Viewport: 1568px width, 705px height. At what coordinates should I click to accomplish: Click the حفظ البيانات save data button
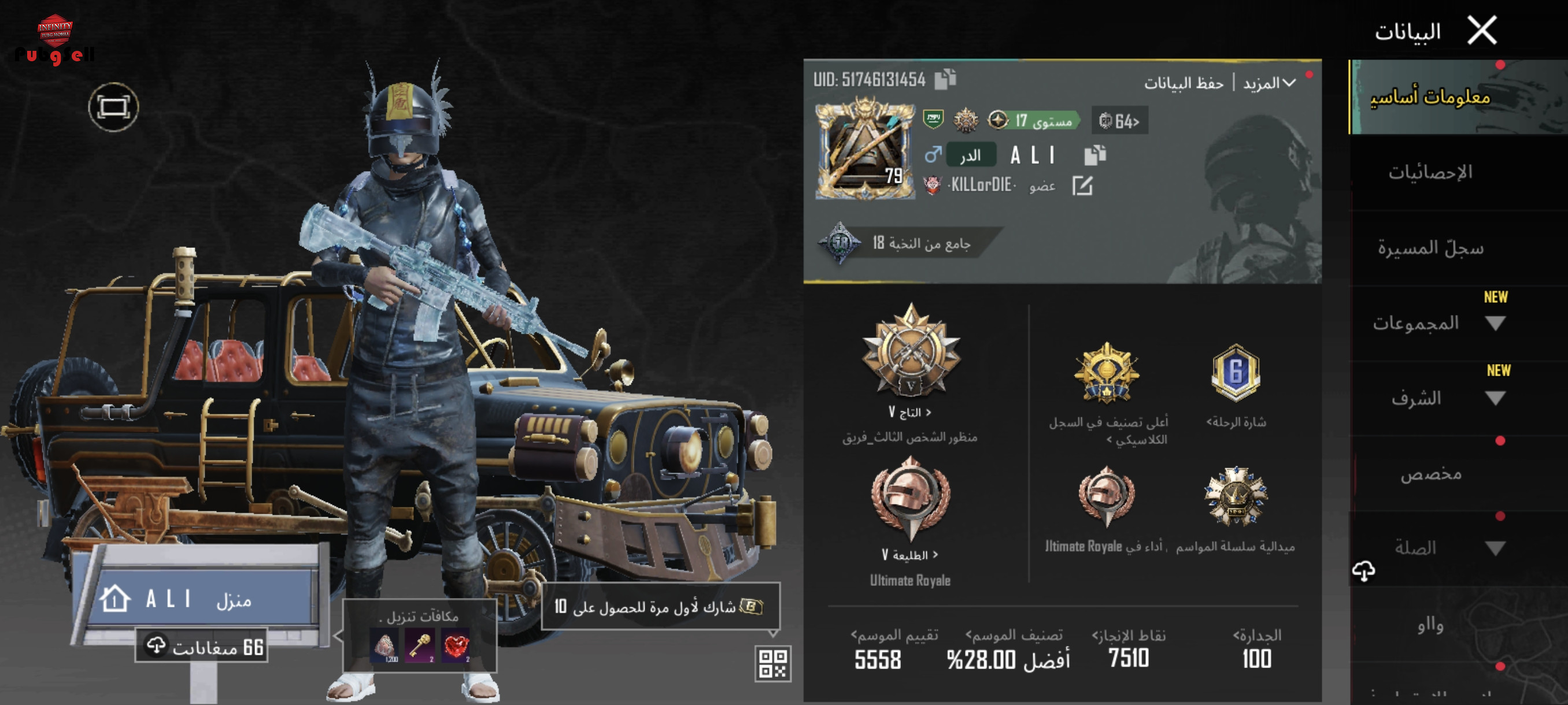click(1184, 83)
